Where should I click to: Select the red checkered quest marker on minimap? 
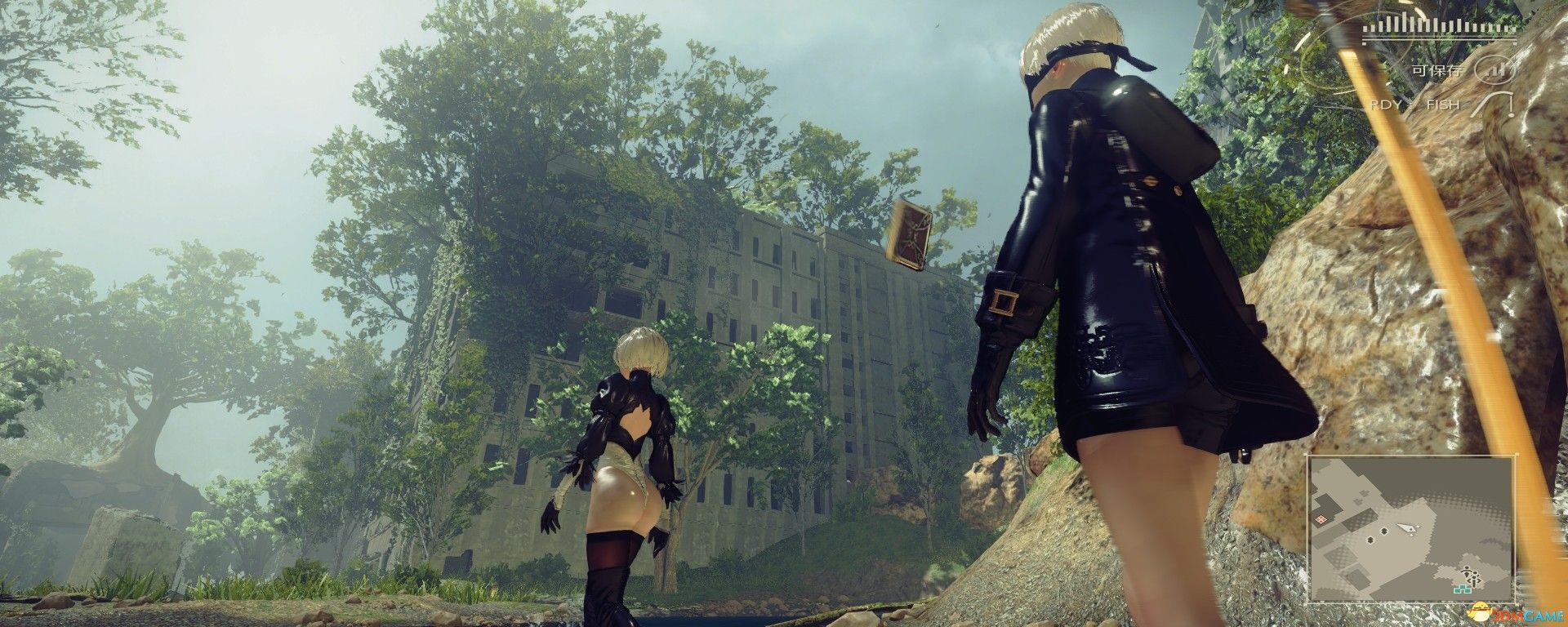1321,519
